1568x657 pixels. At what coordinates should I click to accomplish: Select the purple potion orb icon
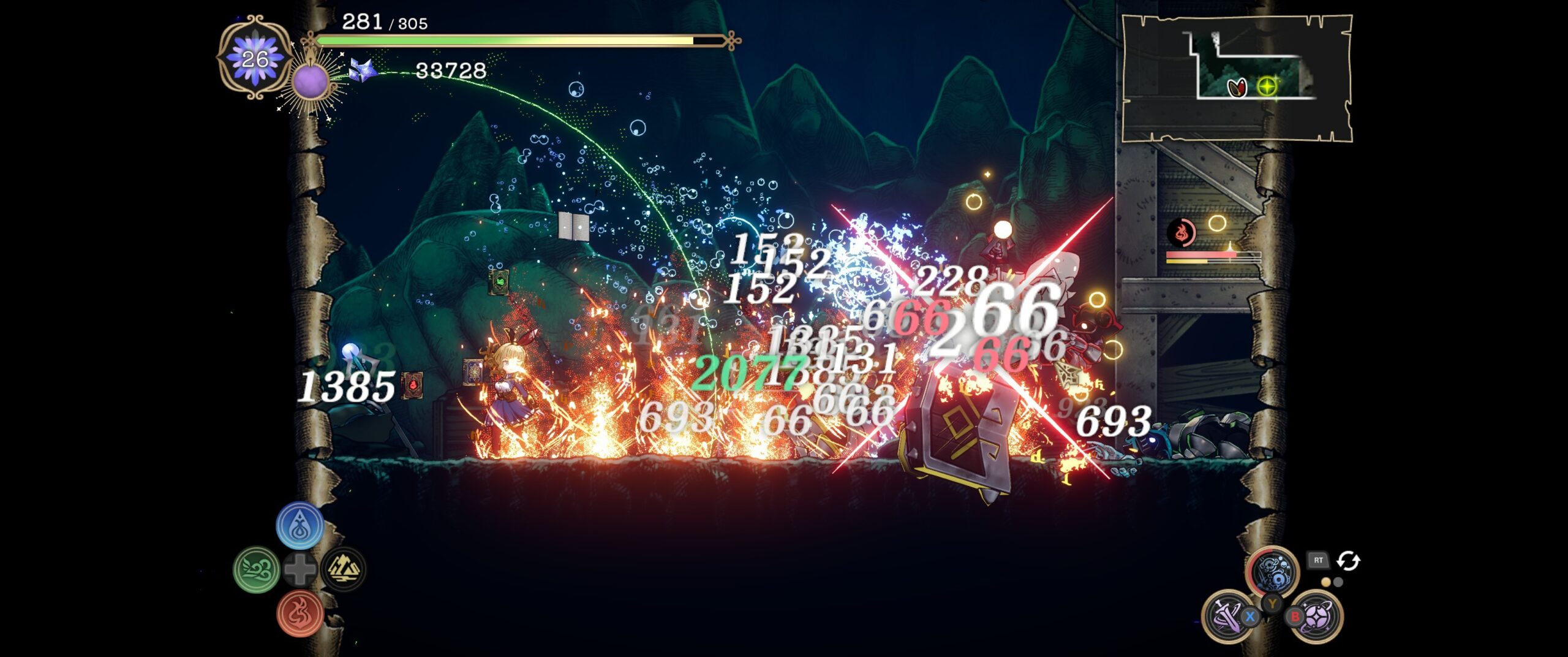pyautogui.click(x=311, y=82)
